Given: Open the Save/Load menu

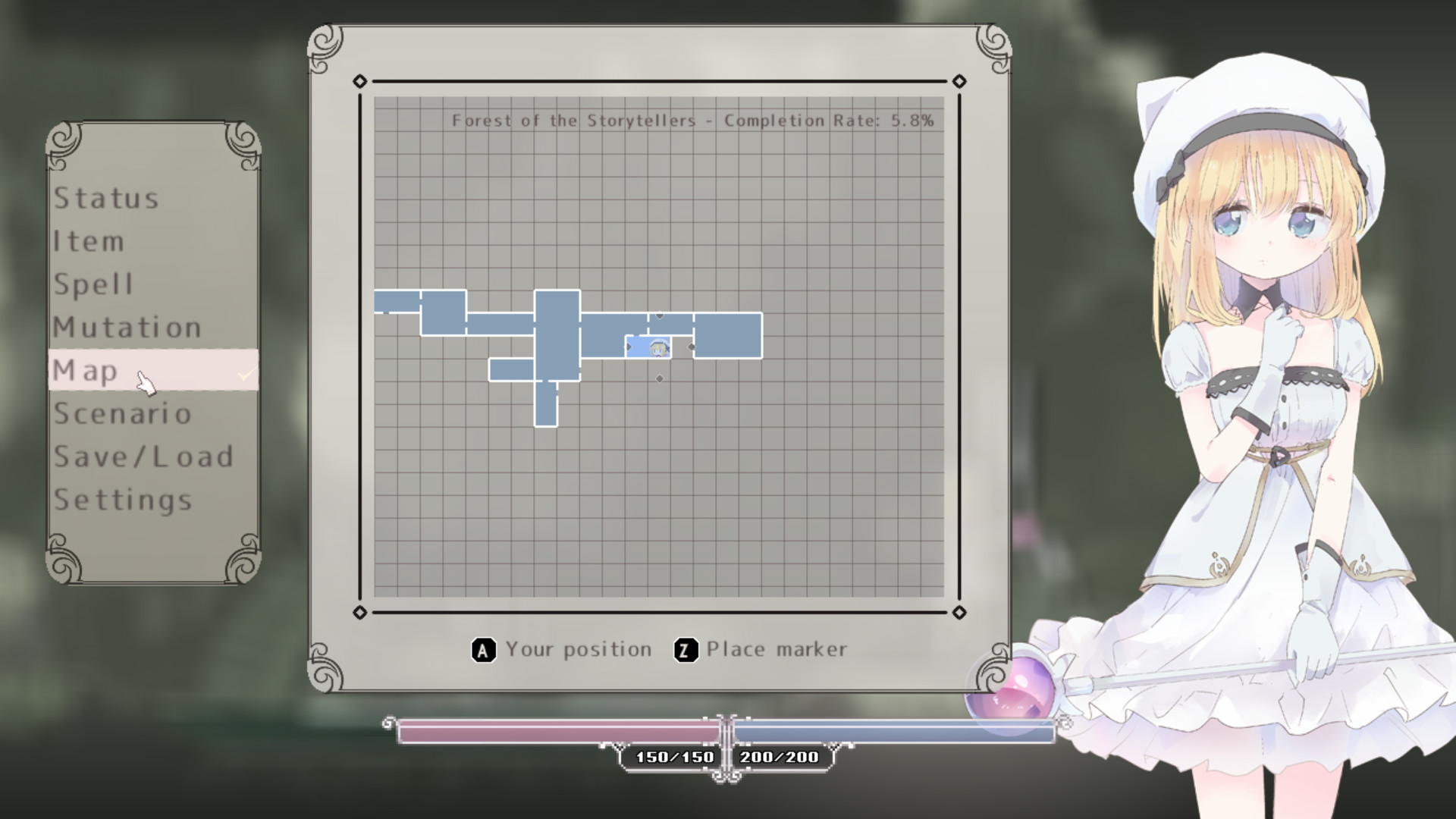Looking at the screenshot, I should (143, 457).
